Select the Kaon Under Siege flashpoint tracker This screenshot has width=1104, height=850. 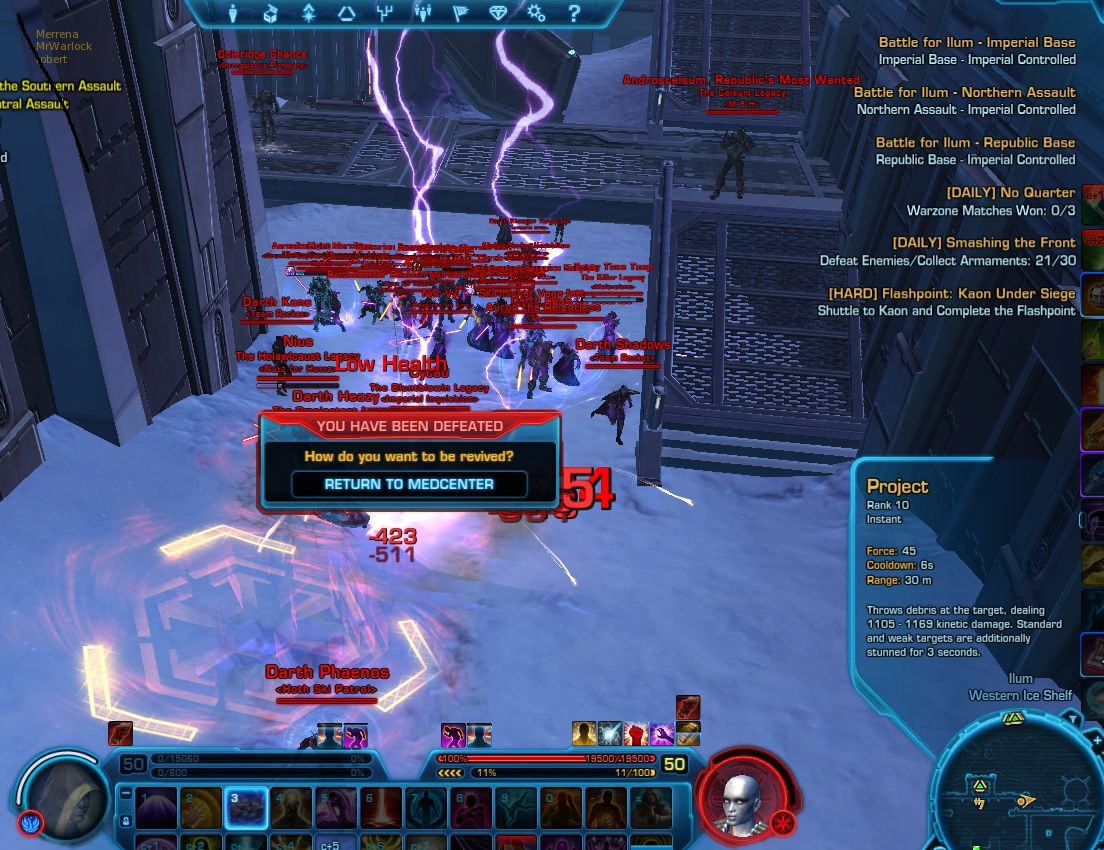tap(951, 294)
